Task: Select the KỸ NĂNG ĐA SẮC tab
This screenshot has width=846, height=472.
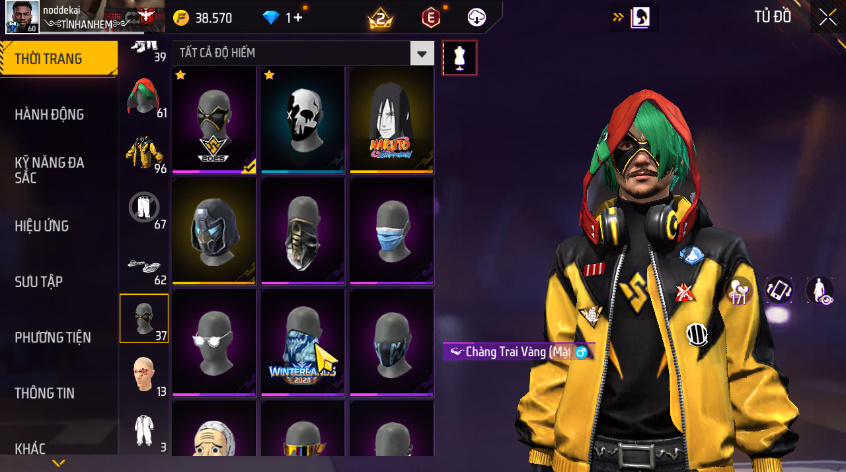Action: [x=50, y=169]
